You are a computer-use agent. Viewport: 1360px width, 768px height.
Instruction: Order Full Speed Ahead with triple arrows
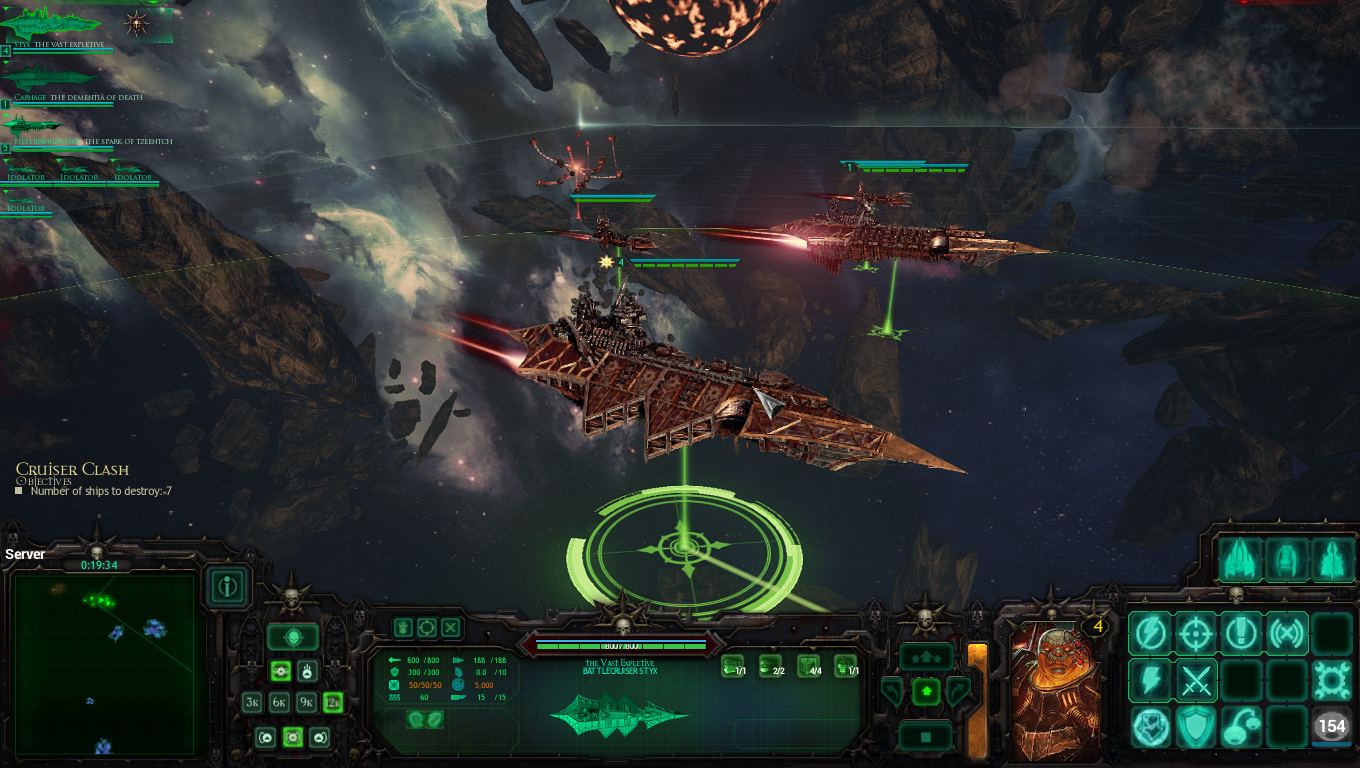coord(925,657)
